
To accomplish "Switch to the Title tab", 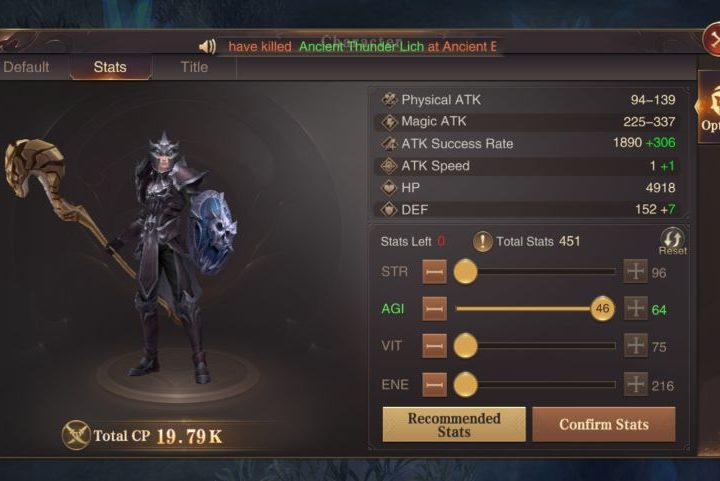I will coord(194,67).
